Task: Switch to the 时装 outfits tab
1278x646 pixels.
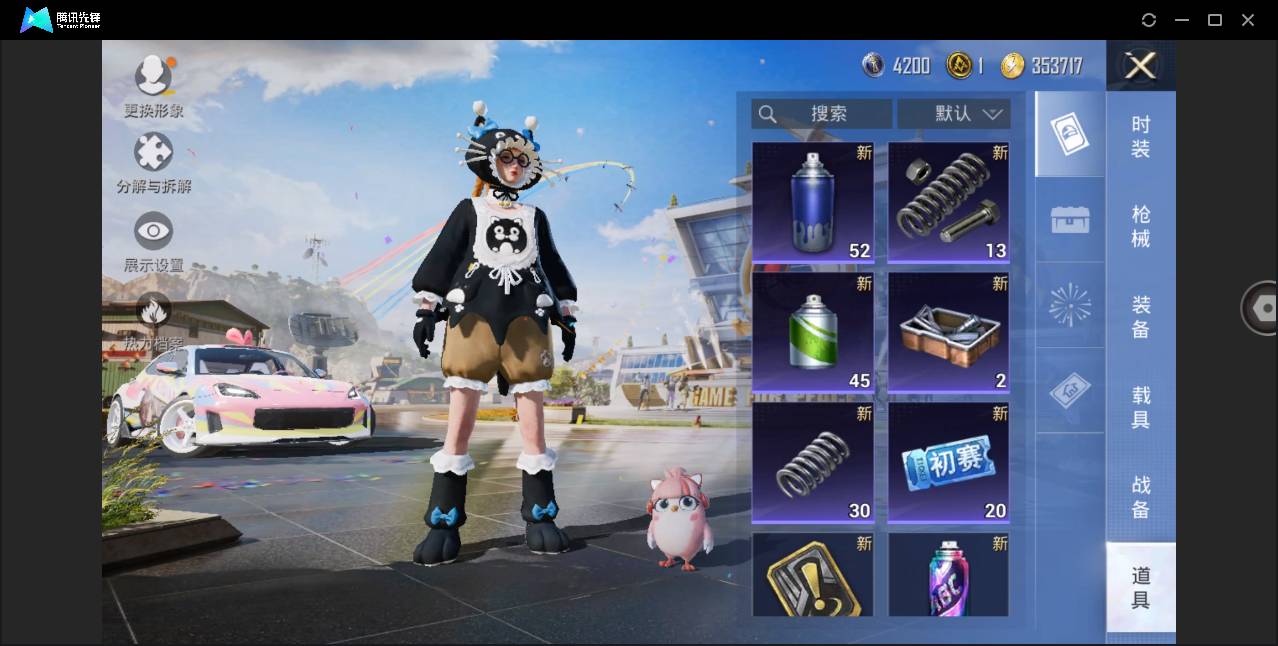Action: coord(1141,137)
